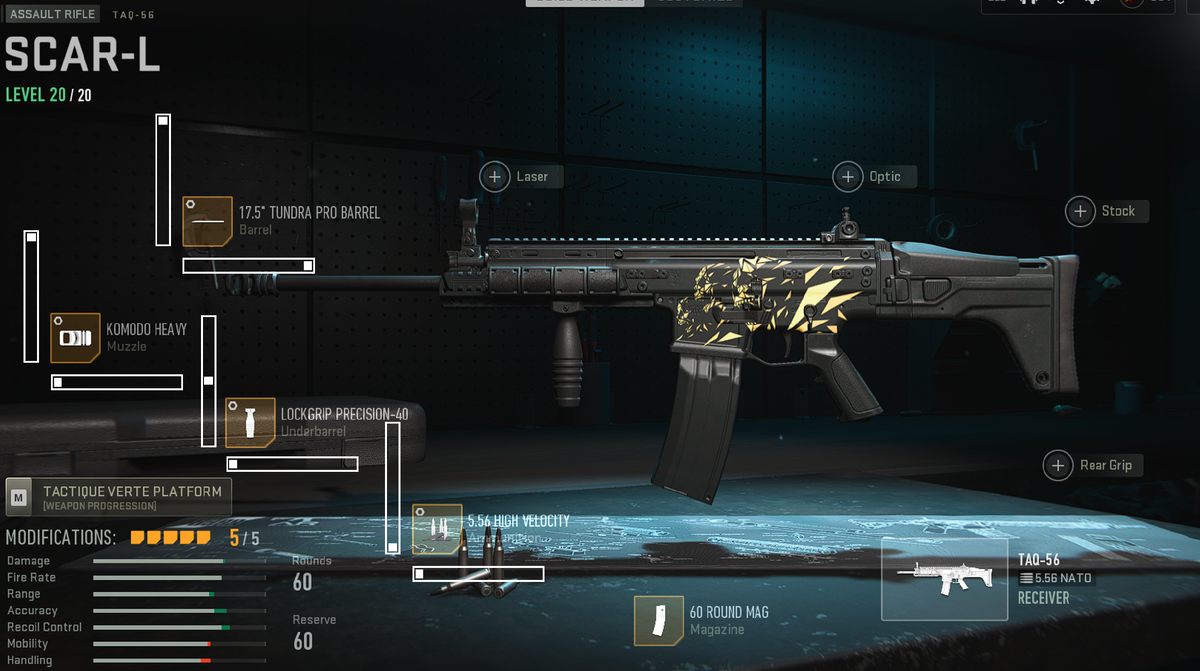Select the 17.5" Tundra Pro Barrel attachment
The height and width of the screenshot is (671, 1200).
[207, 221]
